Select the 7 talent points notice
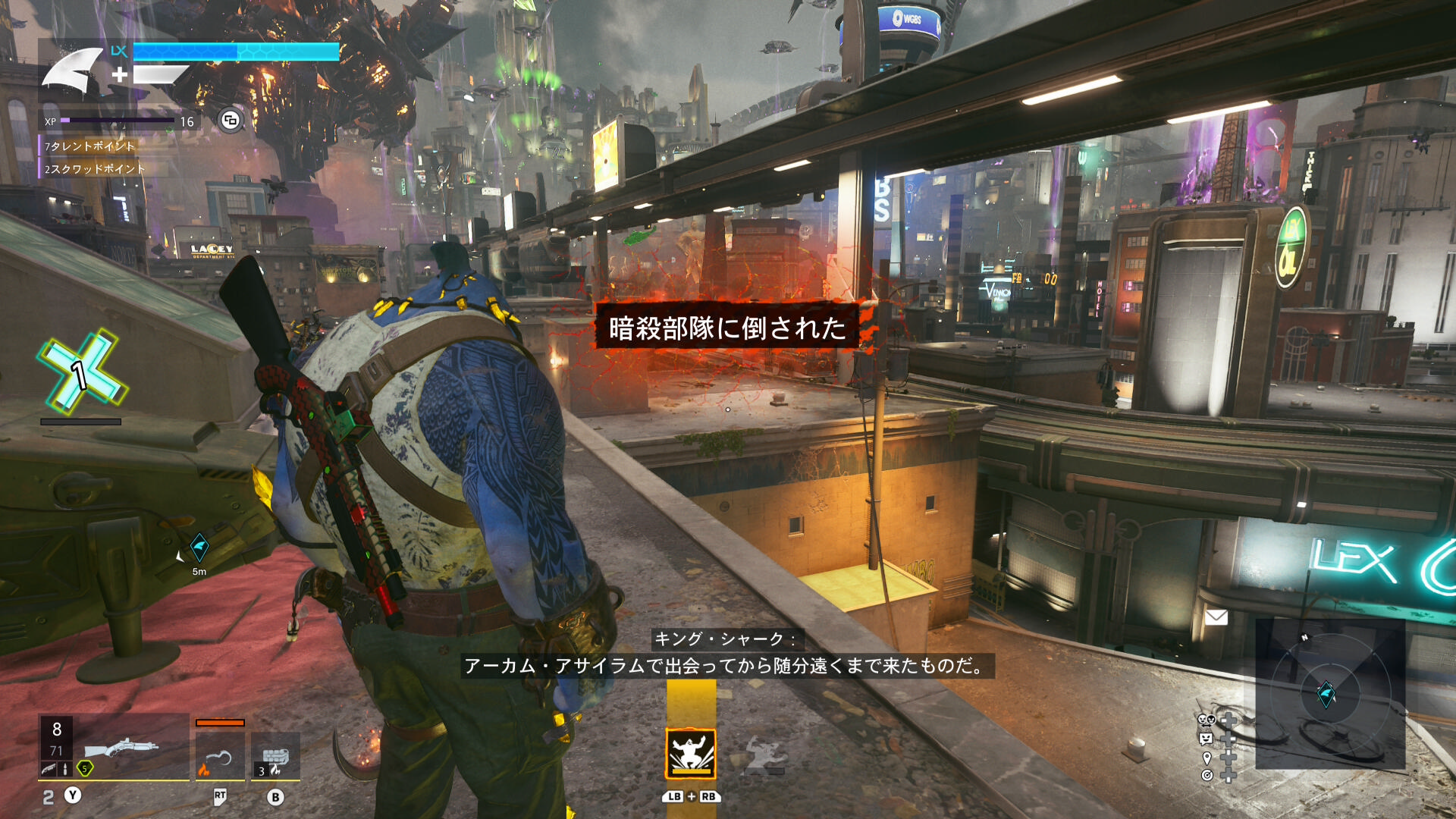 point(89,146)
